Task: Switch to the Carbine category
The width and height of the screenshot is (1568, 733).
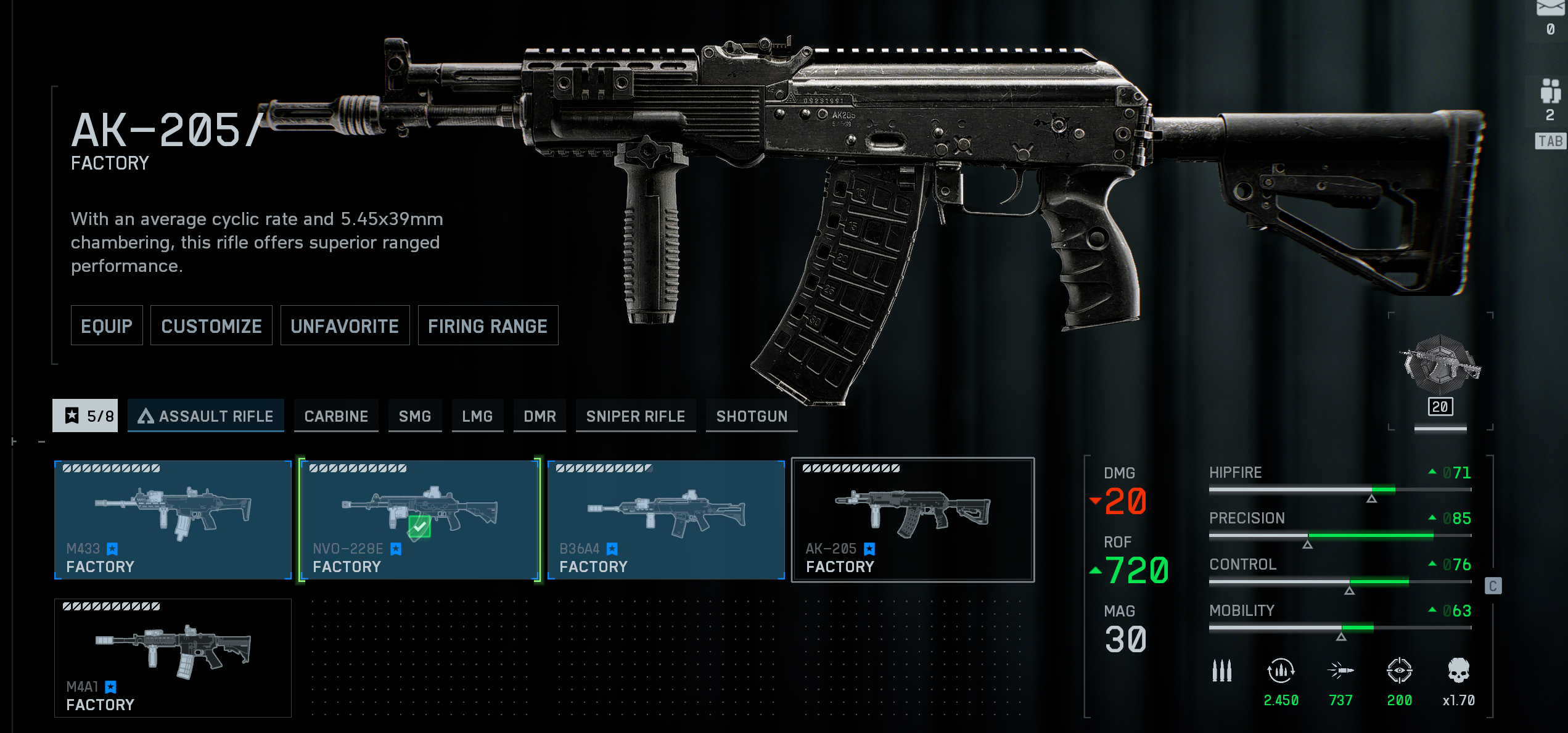Action: [336, 416]
